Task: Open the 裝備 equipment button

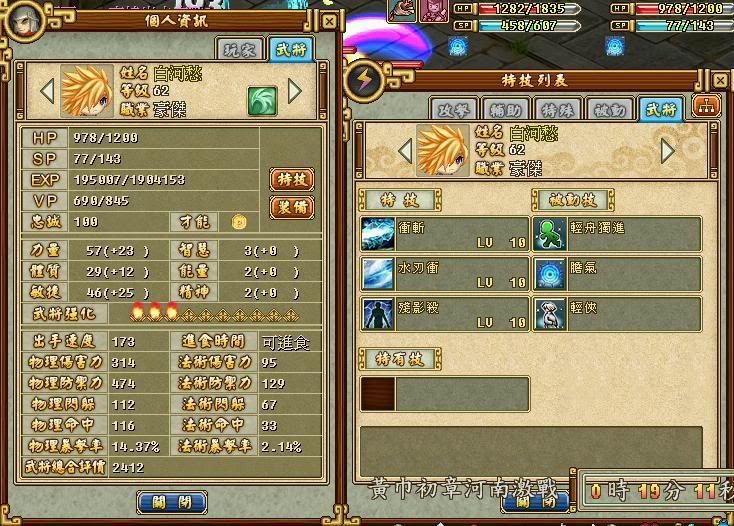Action: point(292,207)
